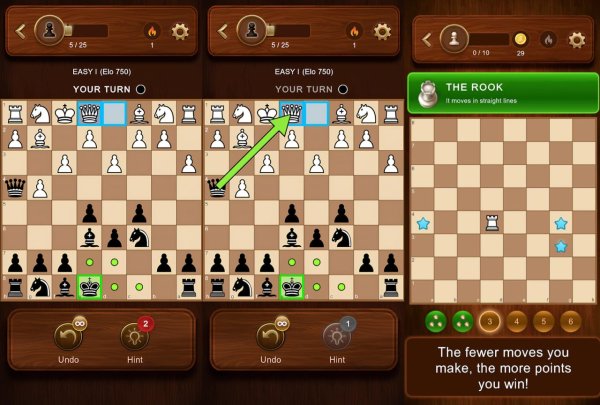Tap the gold coin icon showing 29
Image resolution: width=600 pixels, height=405 pixels.
[519, 39]
